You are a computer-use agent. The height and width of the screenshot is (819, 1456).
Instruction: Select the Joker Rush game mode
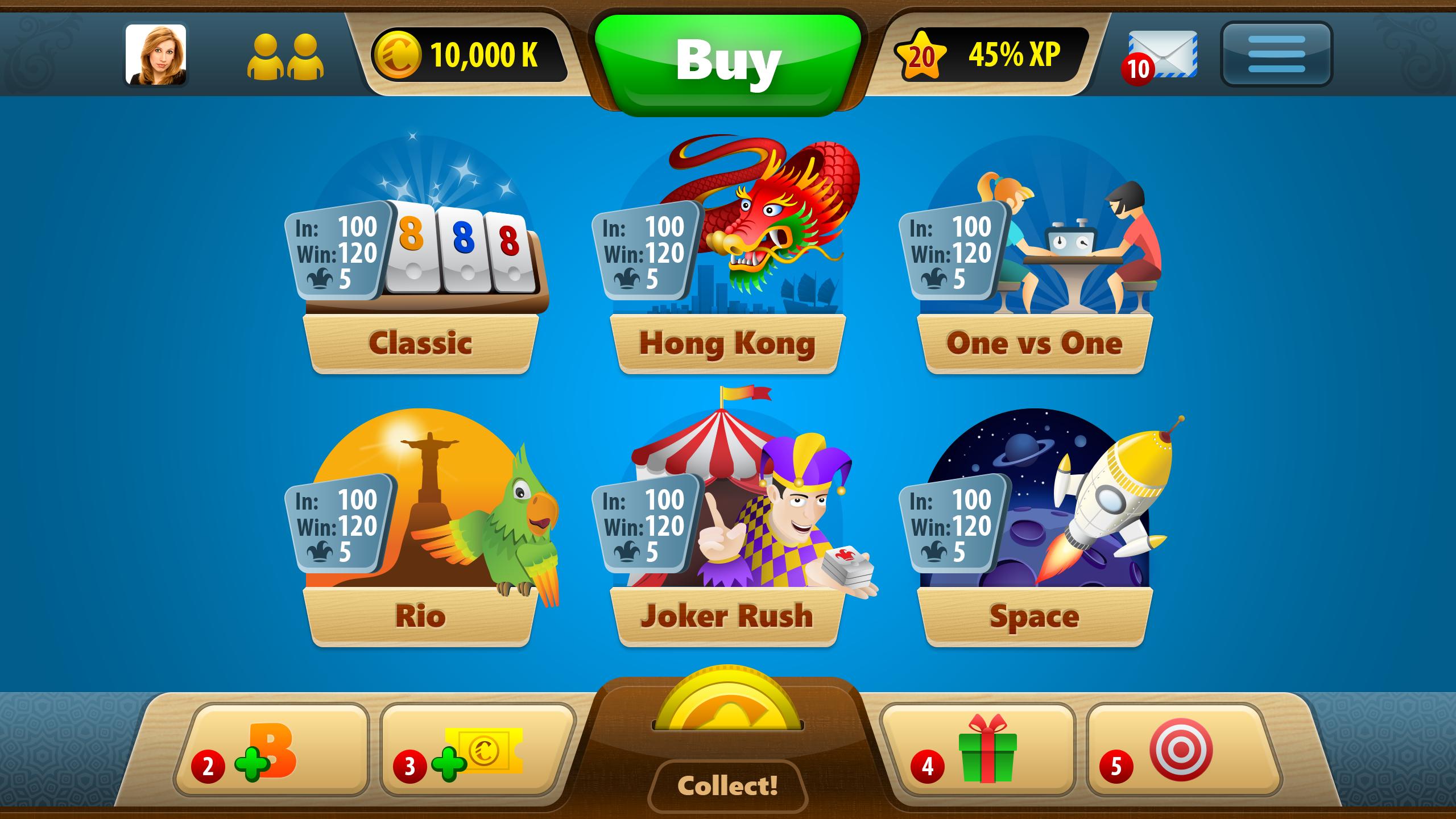click(x=728, y=615)
